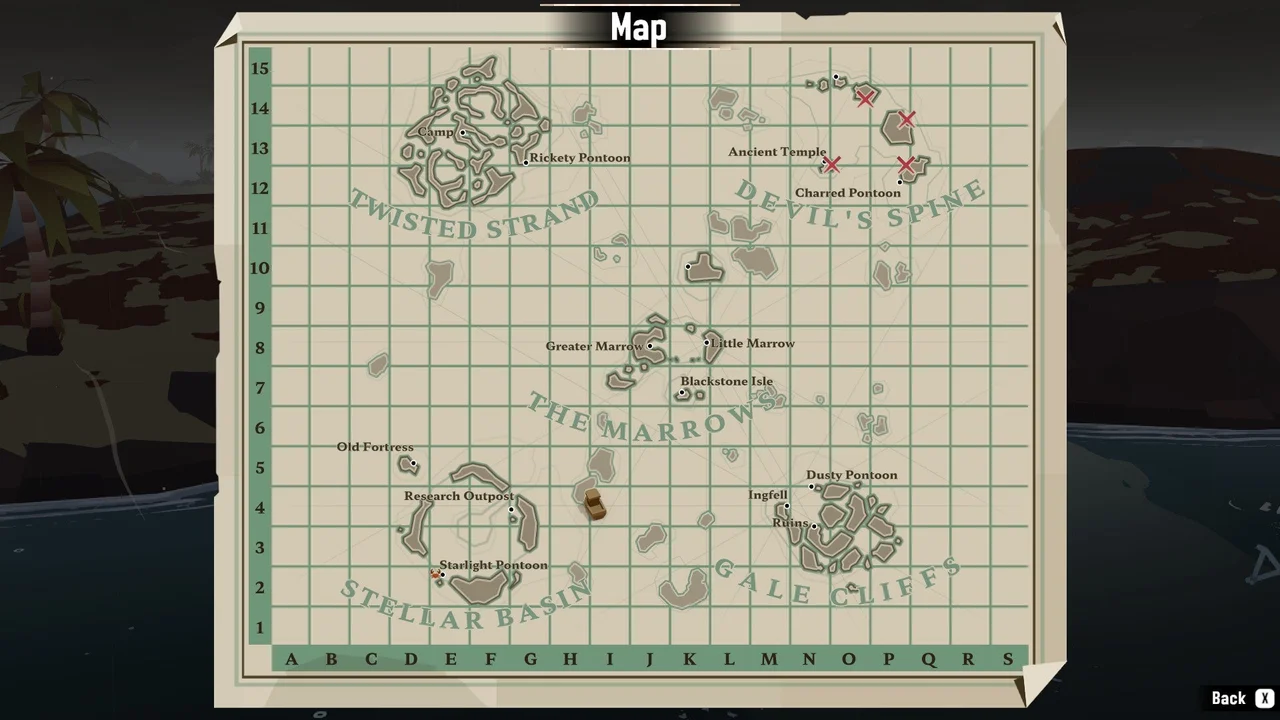Click the red X beside Charred Pontoon

click(906, 165)
